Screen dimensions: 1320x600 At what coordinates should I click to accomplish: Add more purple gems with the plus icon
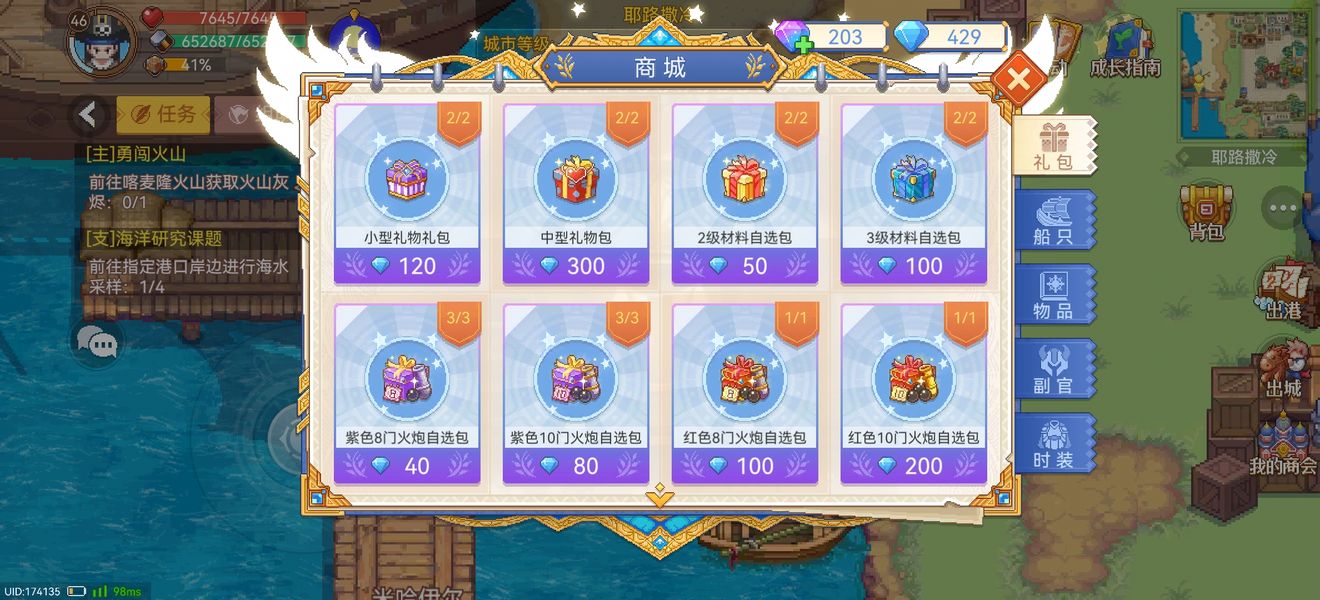pos(802,45)
